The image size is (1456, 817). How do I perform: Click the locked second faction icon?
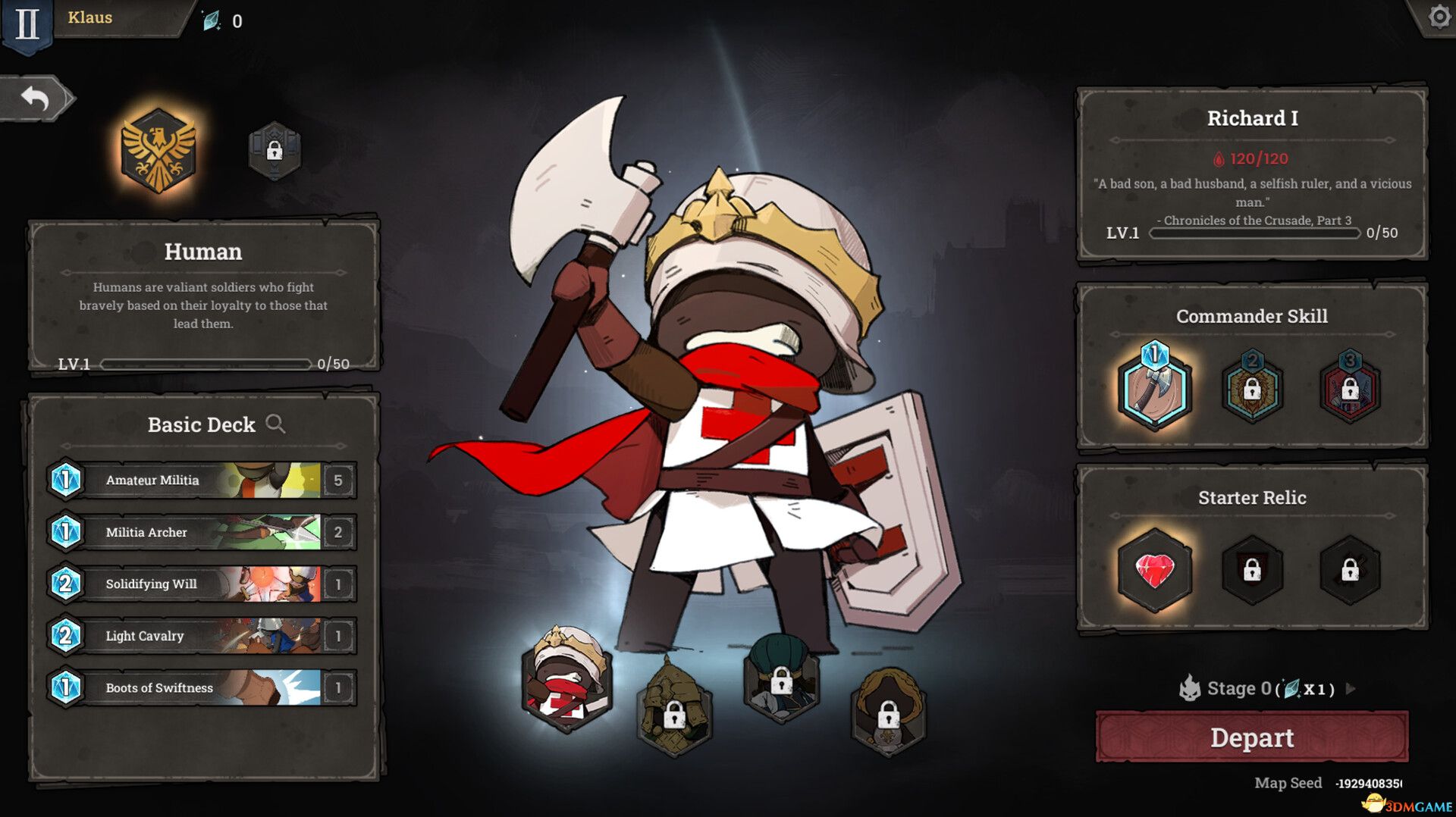click(x=275, y=149)
